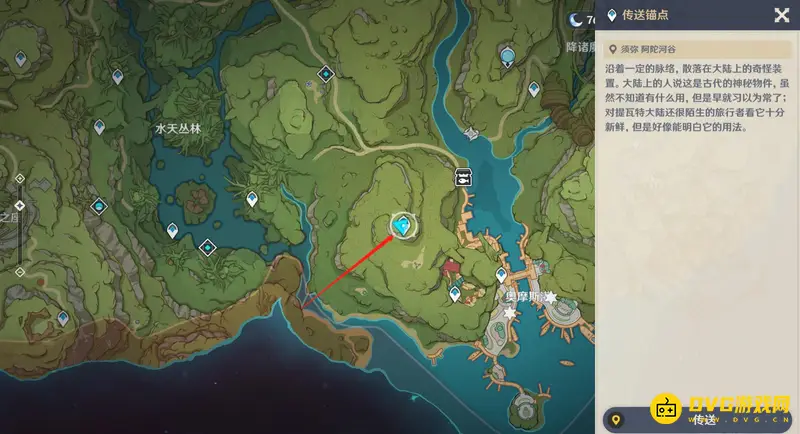
Task: Select the highlighted teleport waypoint on the map
Action: pos(403,226)
